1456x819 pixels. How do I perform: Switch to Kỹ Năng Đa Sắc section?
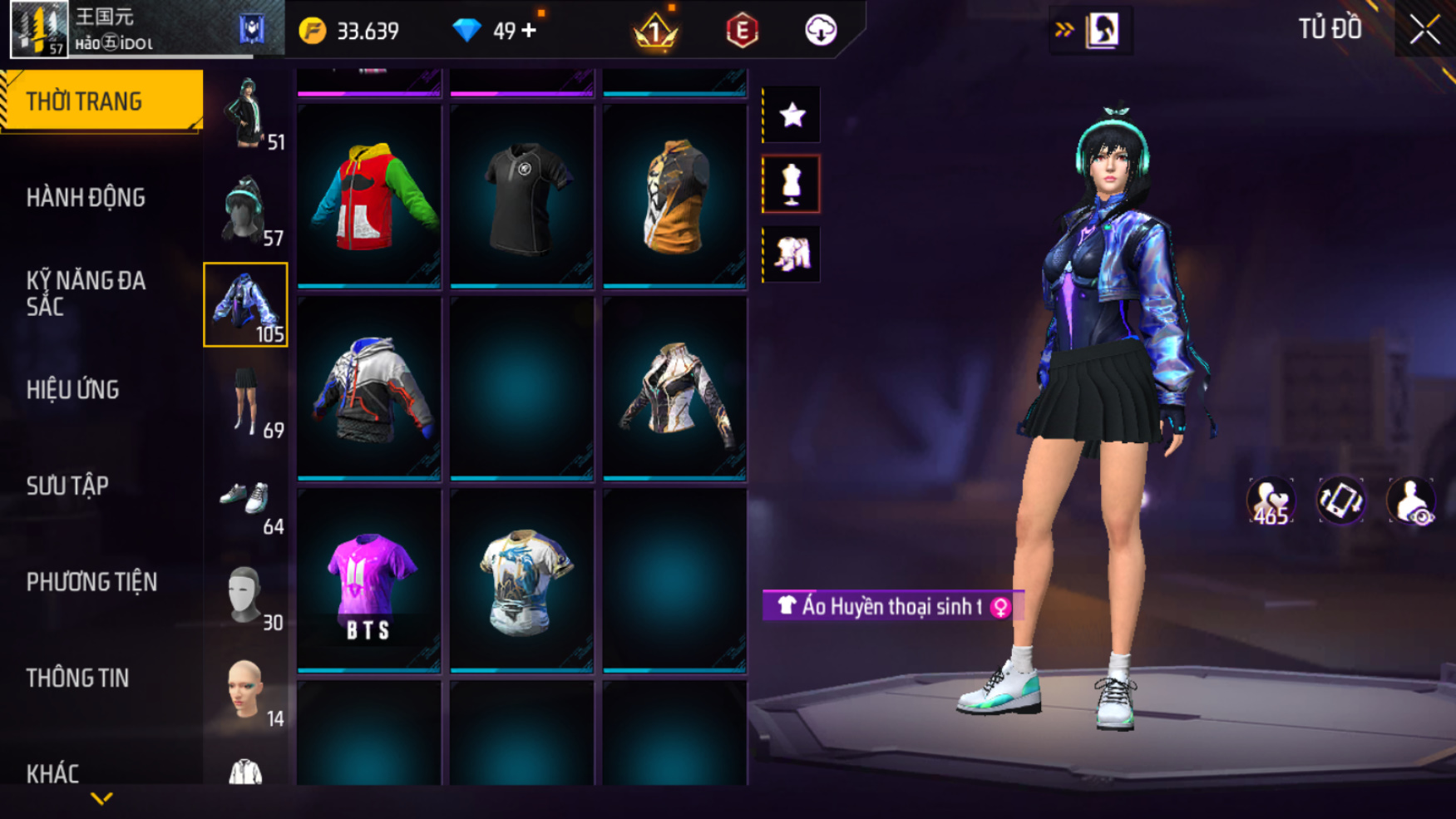(86, 294)
